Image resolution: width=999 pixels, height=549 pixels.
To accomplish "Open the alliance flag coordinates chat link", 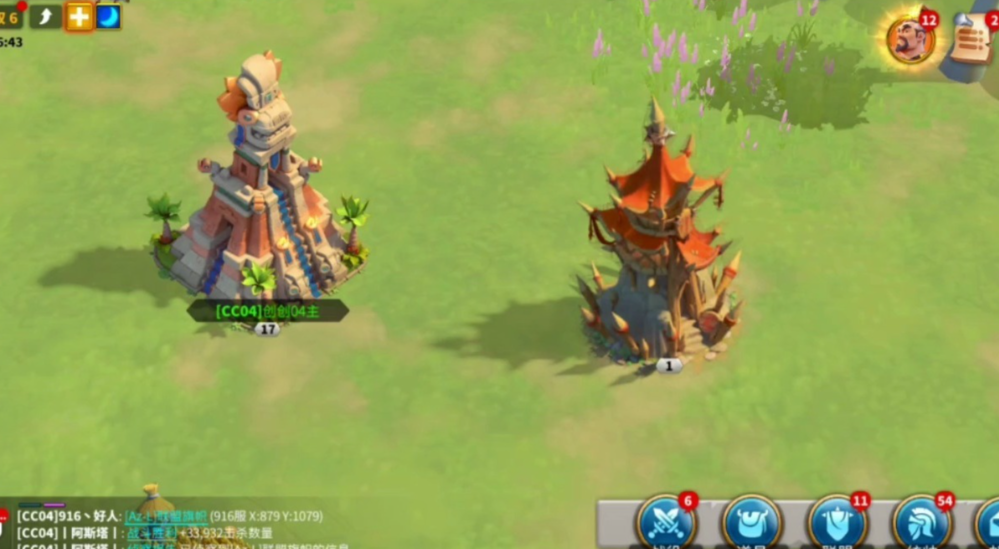I will coord(165,516).
